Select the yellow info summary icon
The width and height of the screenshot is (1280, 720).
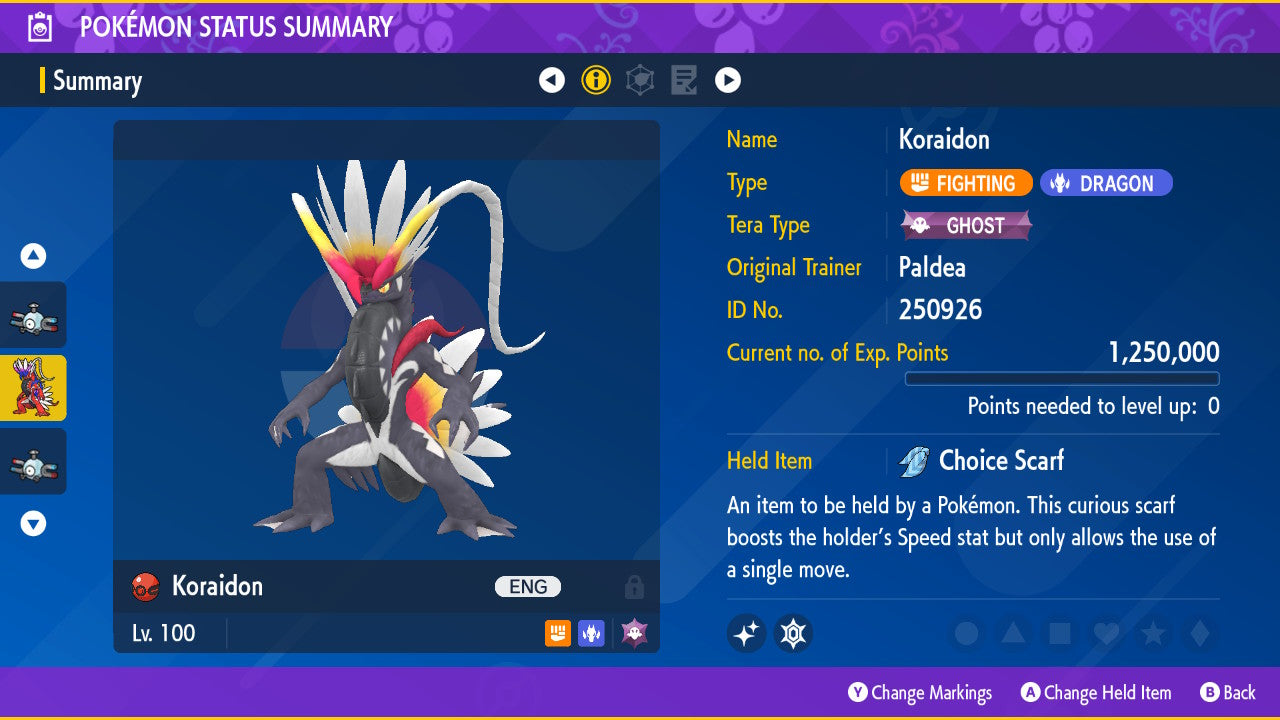click(x=596, y=79)
